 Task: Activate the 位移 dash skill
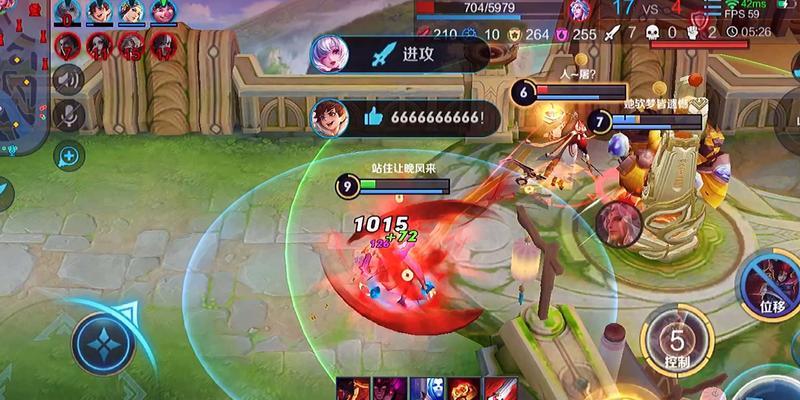pos(768,285)
